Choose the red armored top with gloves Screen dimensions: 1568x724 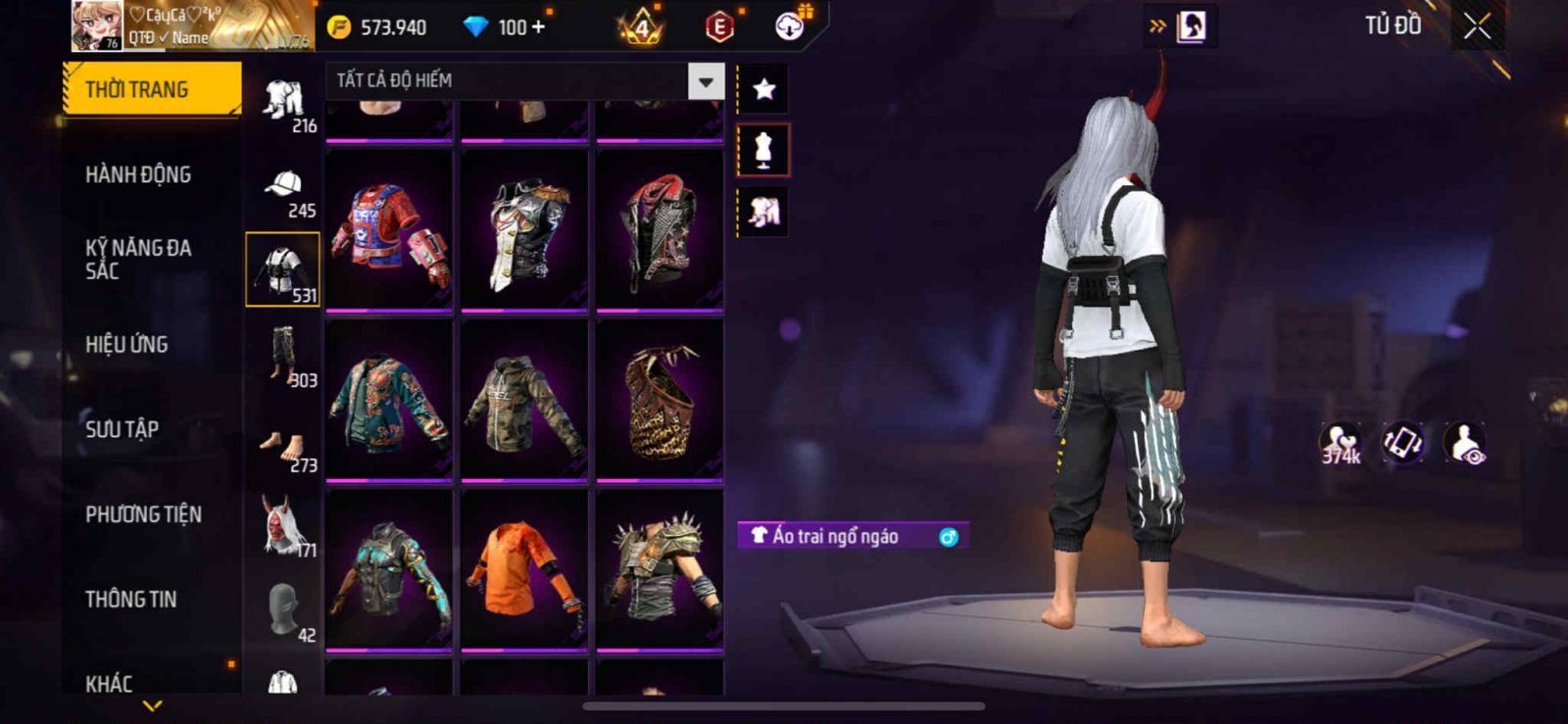pos(389,230)
